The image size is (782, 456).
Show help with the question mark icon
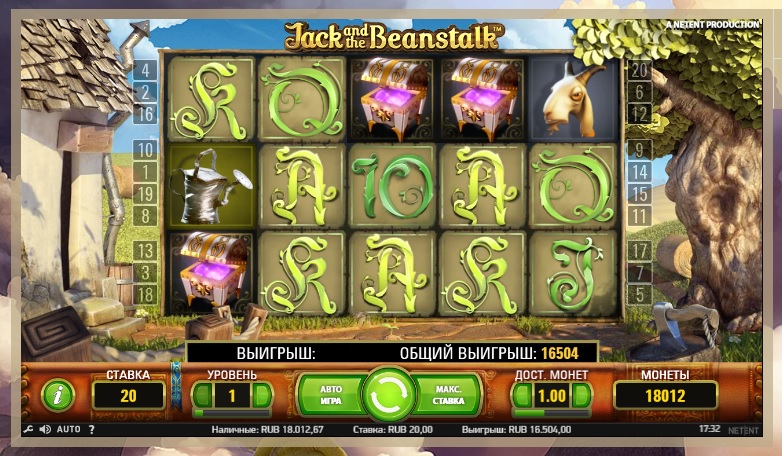coord(91,429)
